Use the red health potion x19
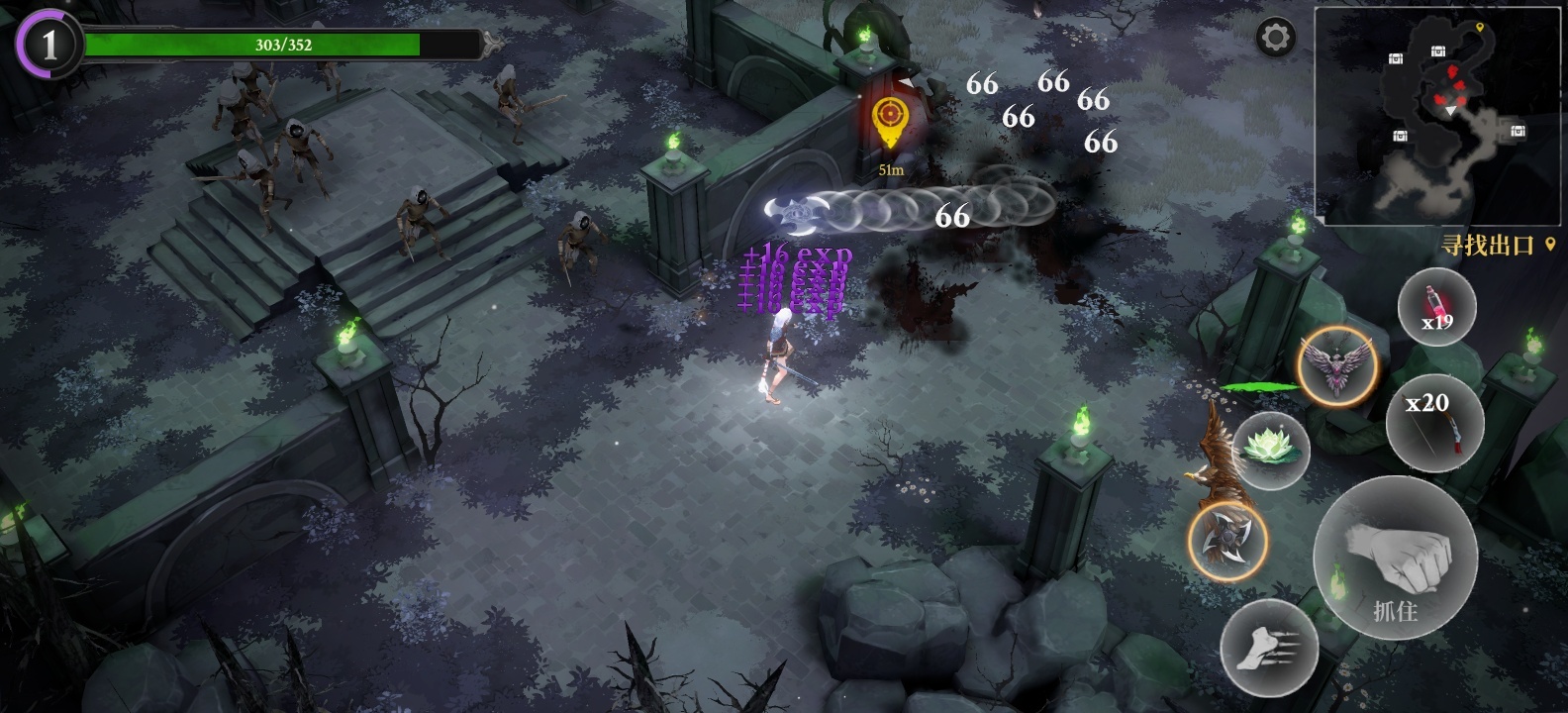Image resolution: width=1568 pixels, height=713 pixels. (1436, 308)
